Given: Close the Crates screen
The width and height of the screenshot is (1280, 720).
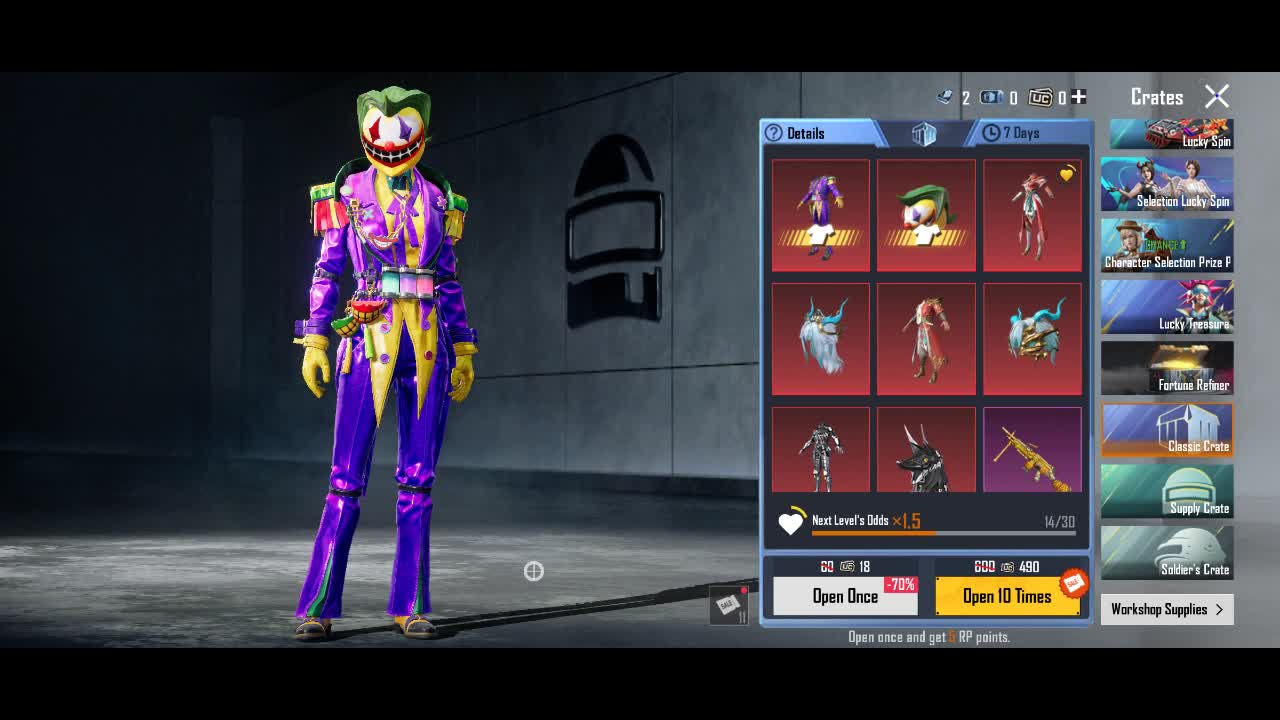Looking at the screenshot, I should coord(1217,96).
